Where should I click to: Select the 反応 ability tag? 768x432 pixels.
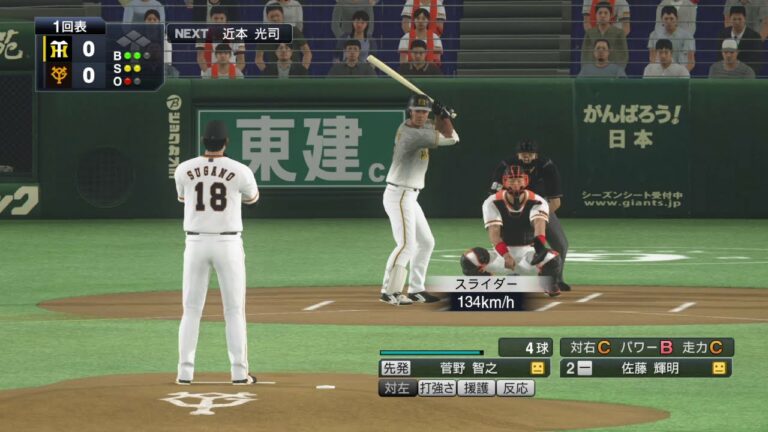515,388
